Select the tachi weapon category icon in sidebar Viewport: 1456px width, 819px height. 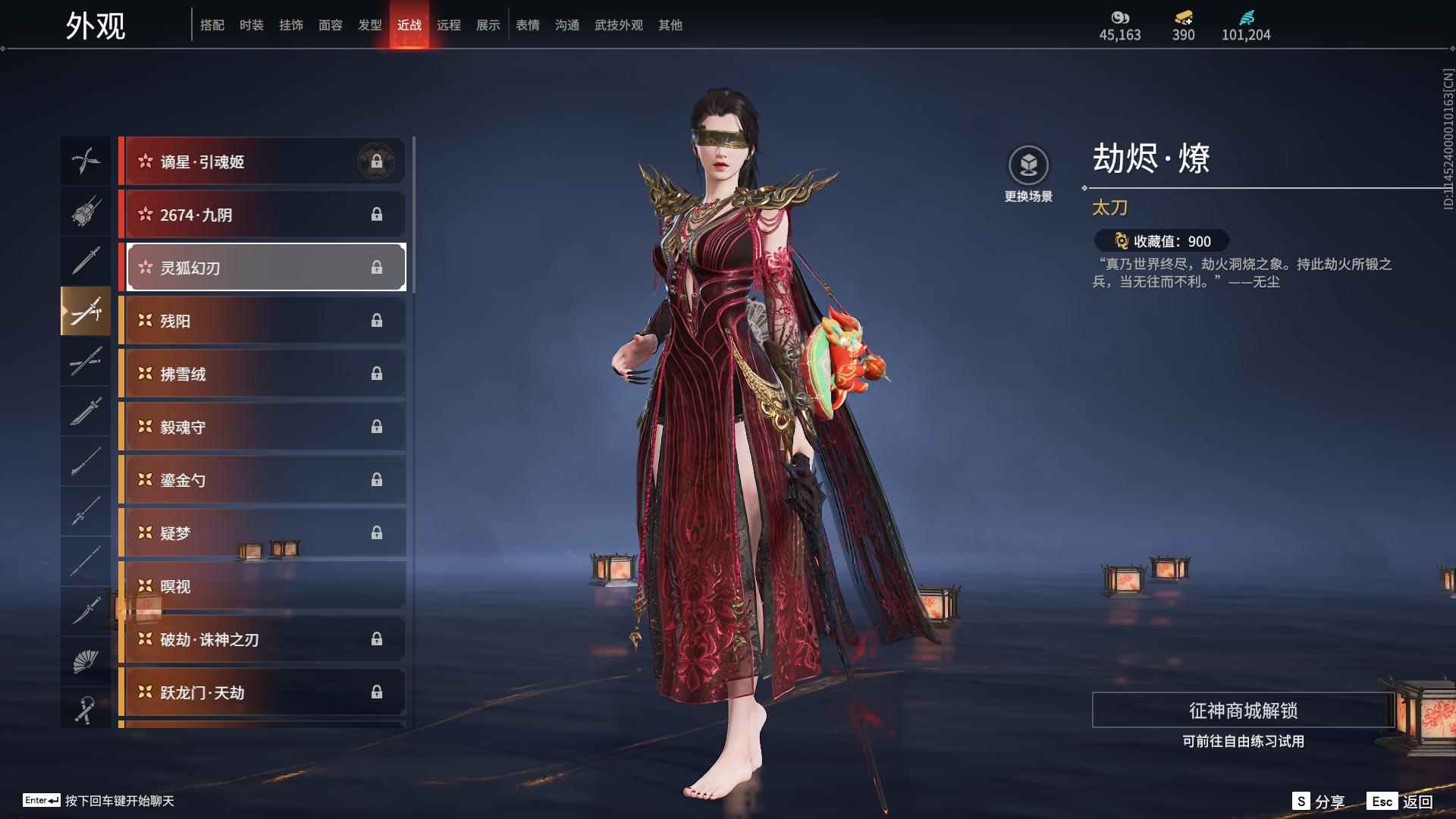(x=86, y=311)
